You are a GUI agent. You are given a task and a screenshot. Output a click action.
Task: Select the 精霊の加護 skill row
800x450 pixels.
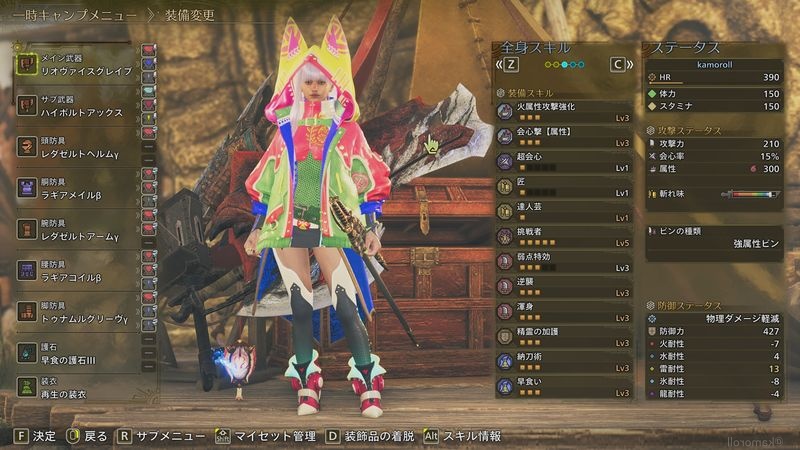point(565,336)
